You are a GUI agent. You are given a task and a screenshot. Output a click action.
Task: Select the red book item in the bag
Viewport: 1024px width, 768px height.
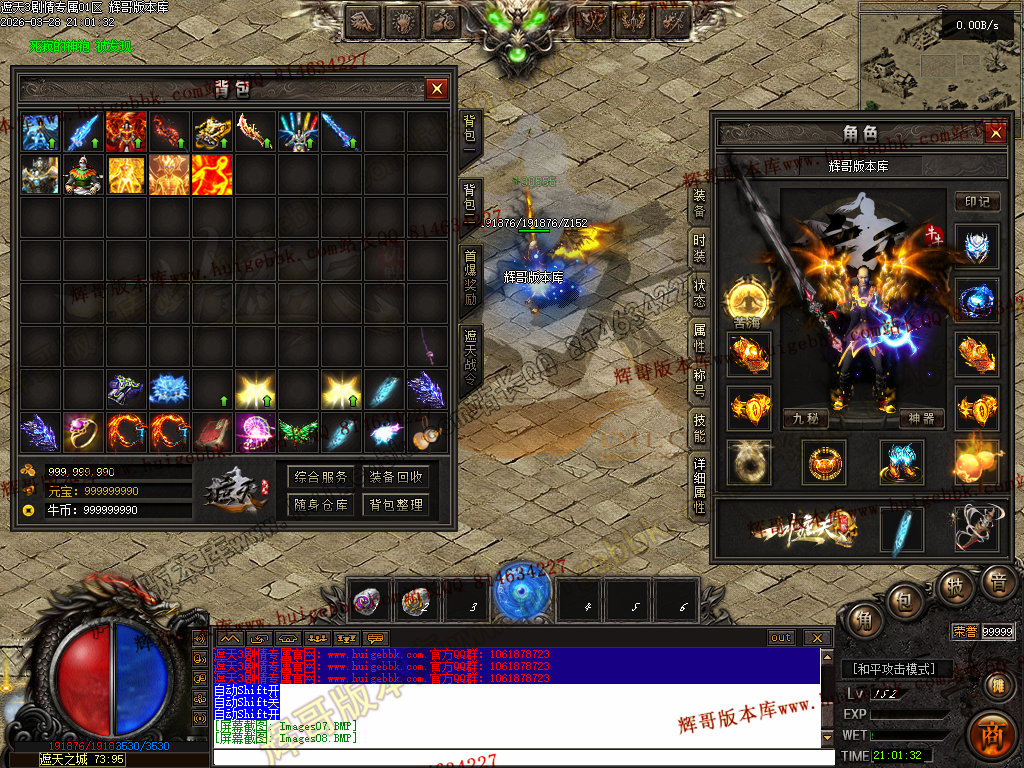tap(213, 432)
